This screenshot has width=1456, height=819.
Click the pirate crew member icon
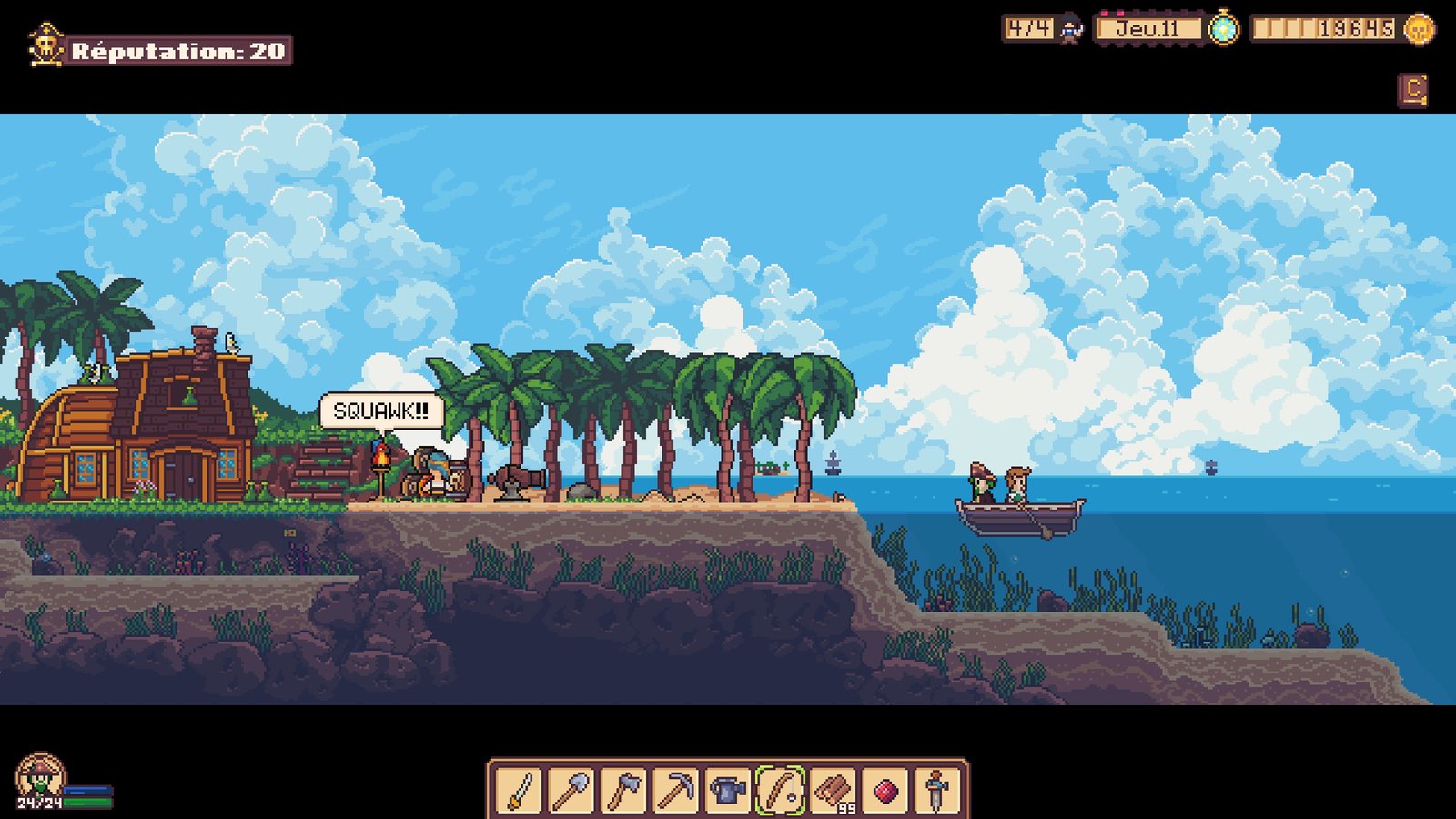click(1071, 30)
